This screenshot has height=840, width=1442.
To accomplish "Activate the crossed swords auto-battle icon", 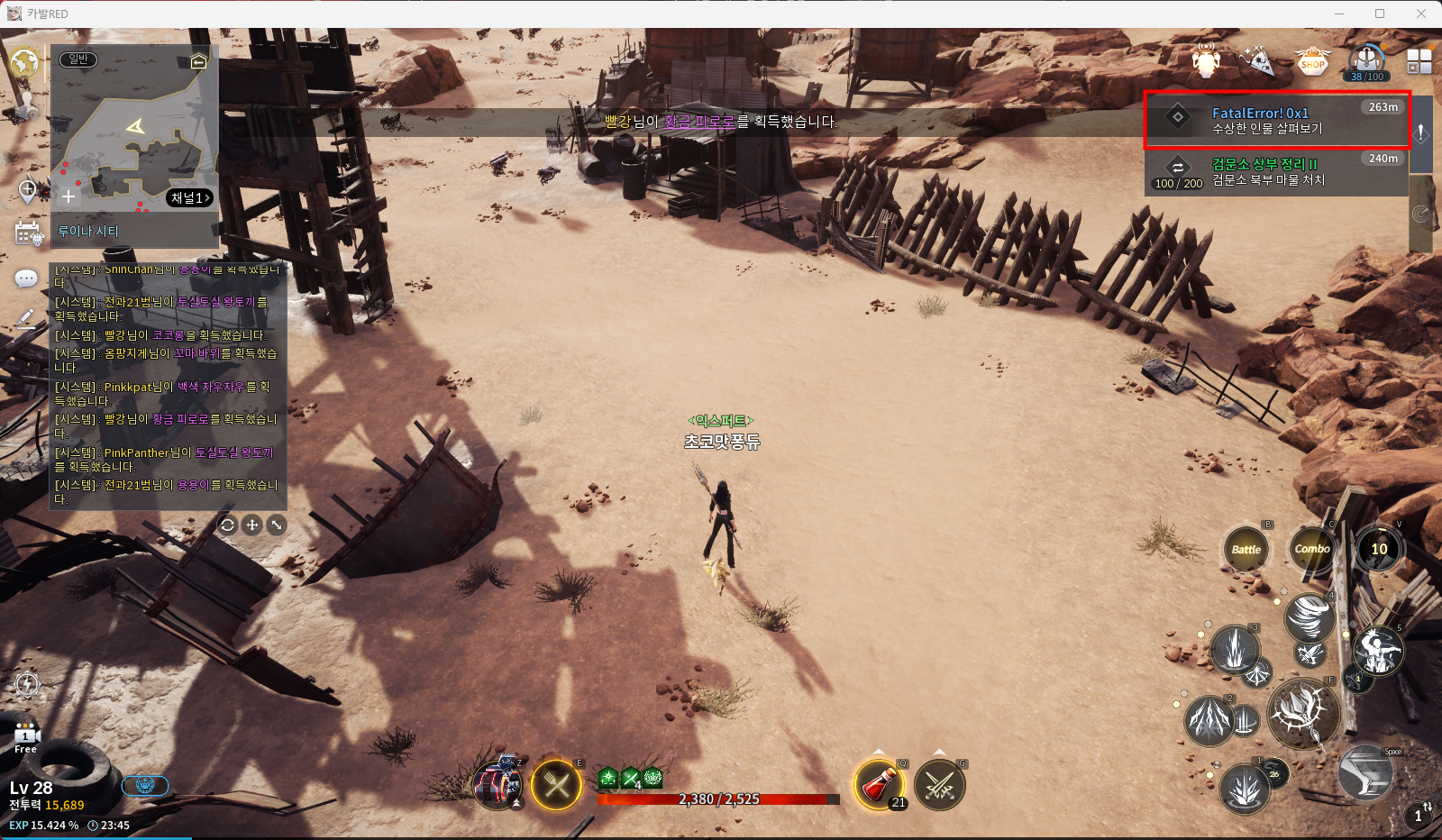I will (x=939, y=785).
